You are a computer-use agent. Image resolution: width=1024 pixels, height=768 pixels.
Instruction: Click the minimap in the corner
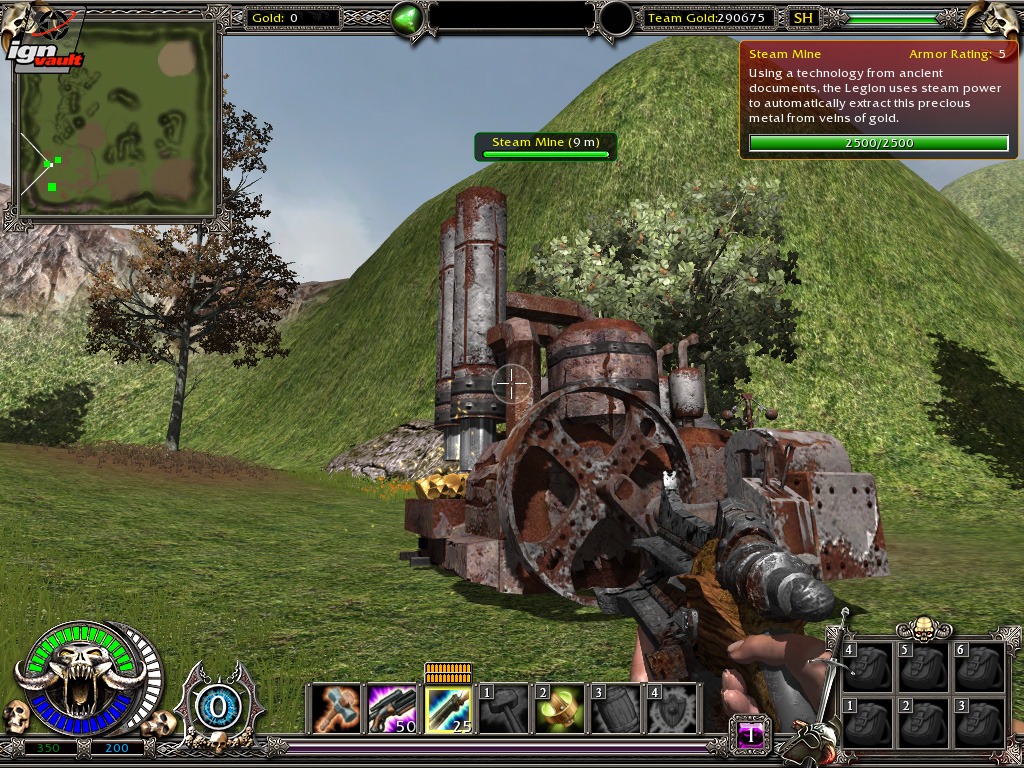coord(119,117)
